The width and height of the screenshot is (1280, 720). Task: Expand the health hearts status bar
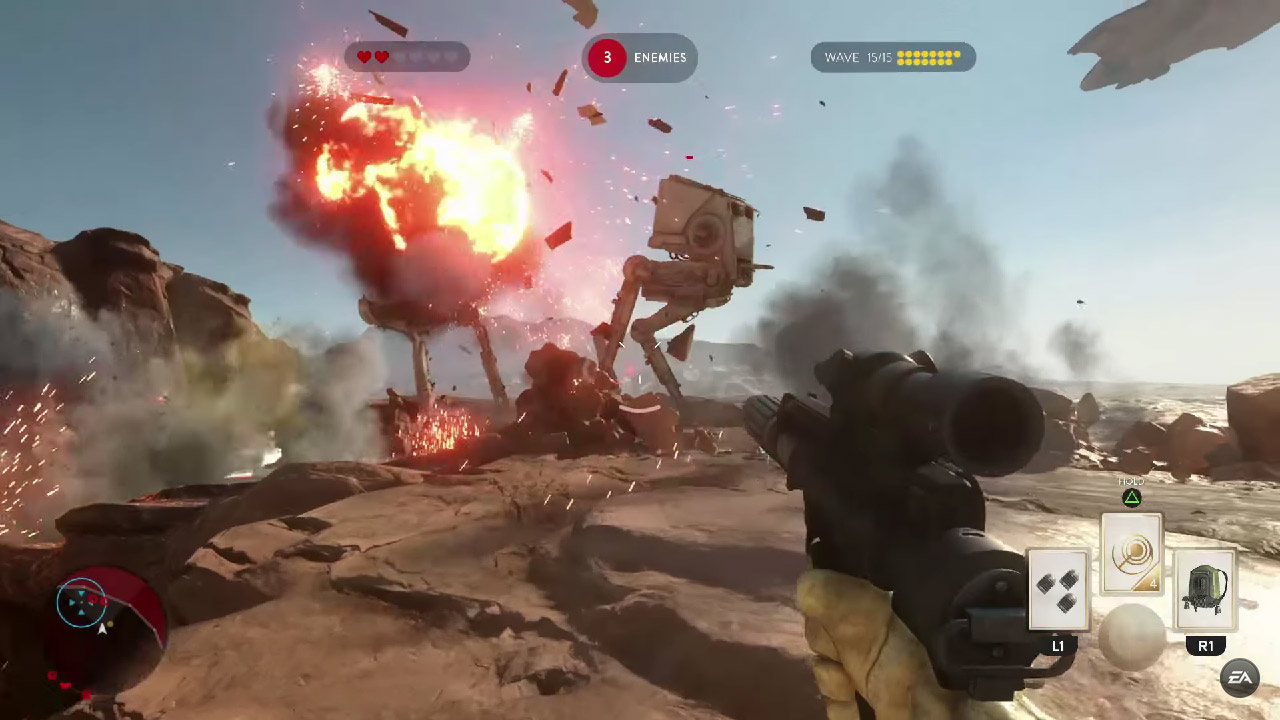coord(405,57)
